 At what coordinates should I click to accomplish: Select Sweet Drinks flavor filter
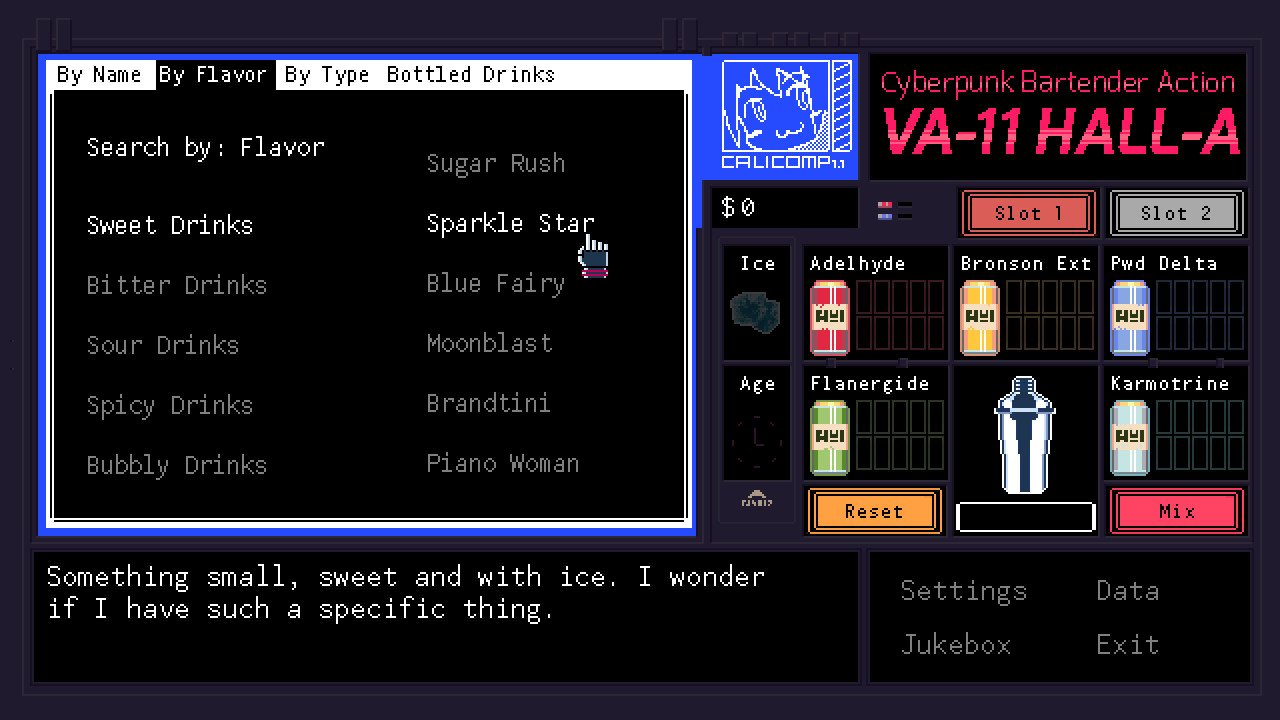point(169,224)
